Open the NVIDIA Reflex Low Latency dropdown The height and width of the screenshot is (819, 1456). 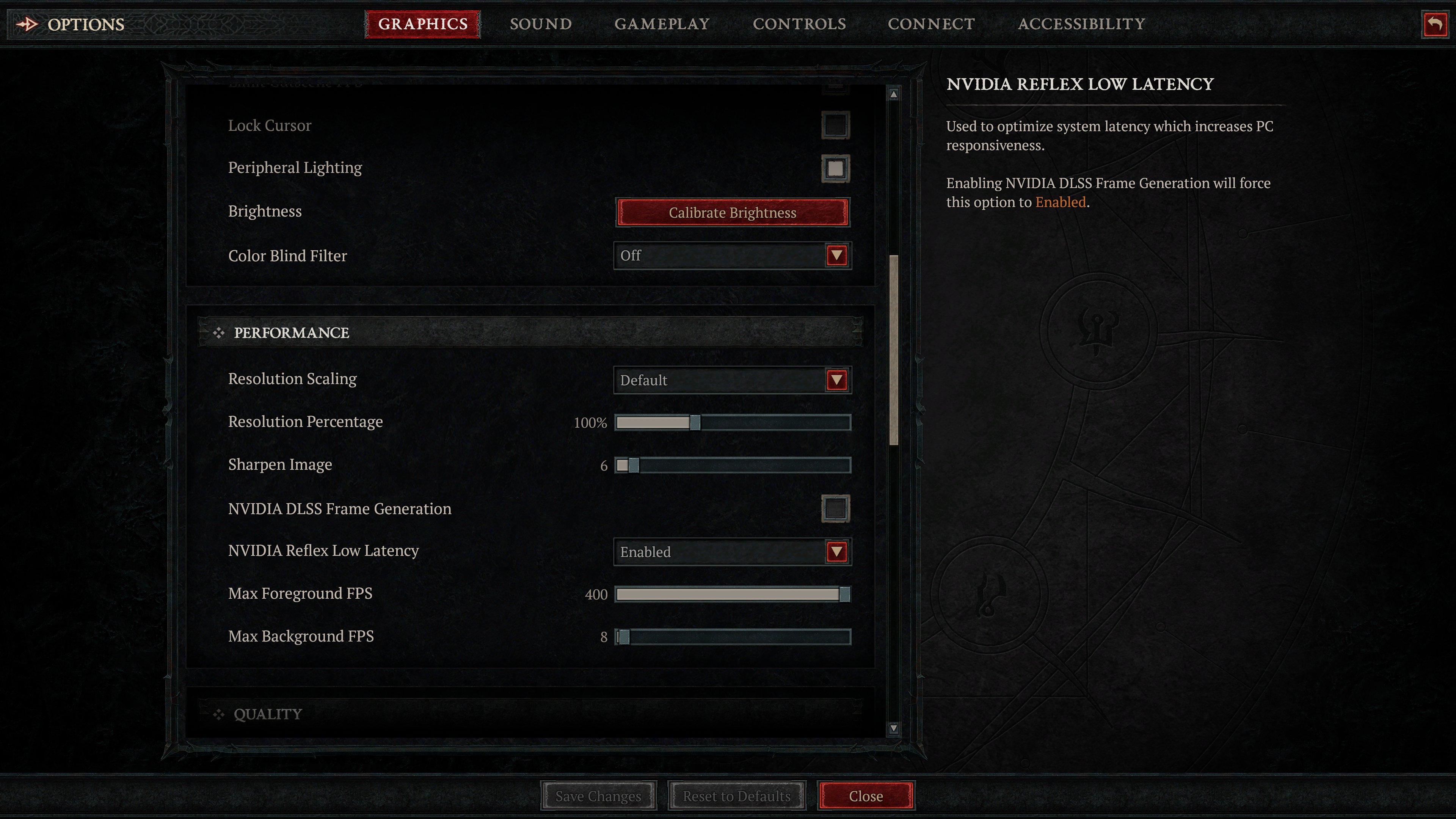click(x=836, y=551)
